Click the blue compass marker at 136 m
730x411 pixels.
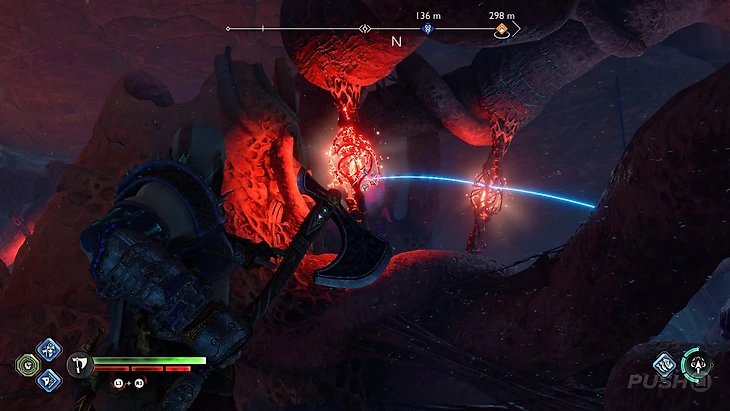(x=428, y=30)
